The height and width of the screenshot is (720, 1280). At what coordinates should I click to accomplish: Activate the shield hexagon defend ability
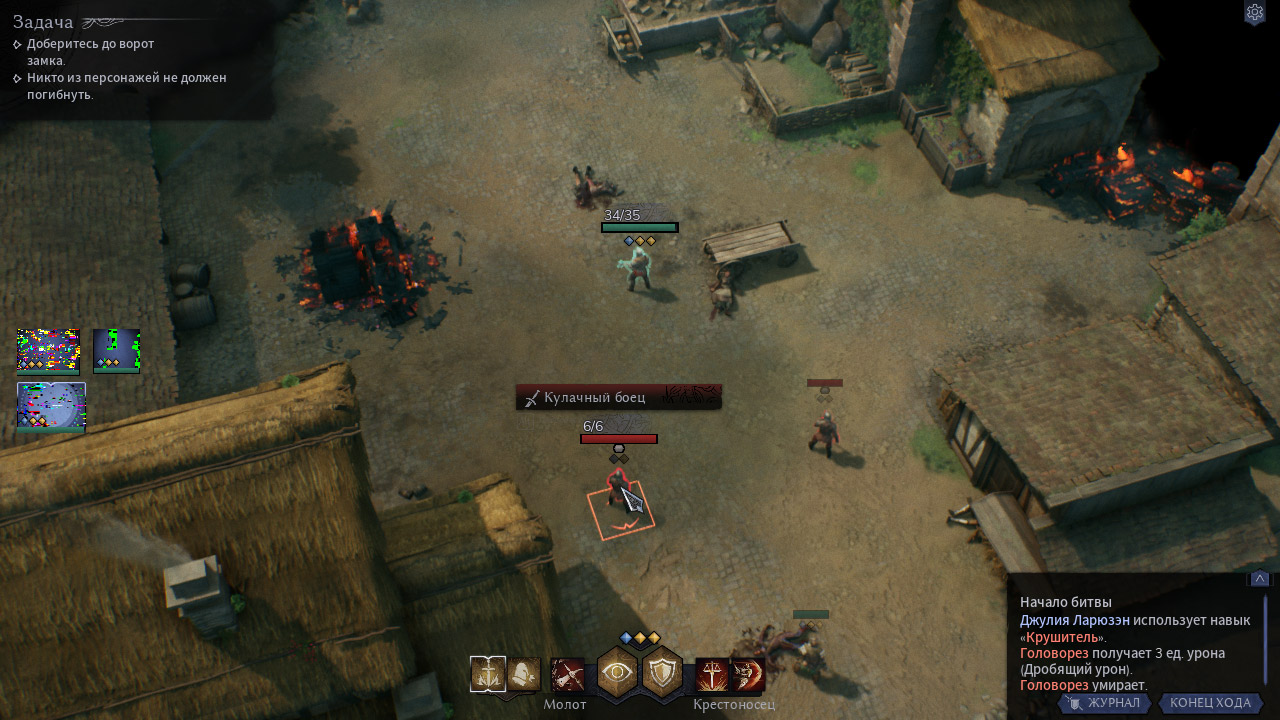tap(661, 673)
